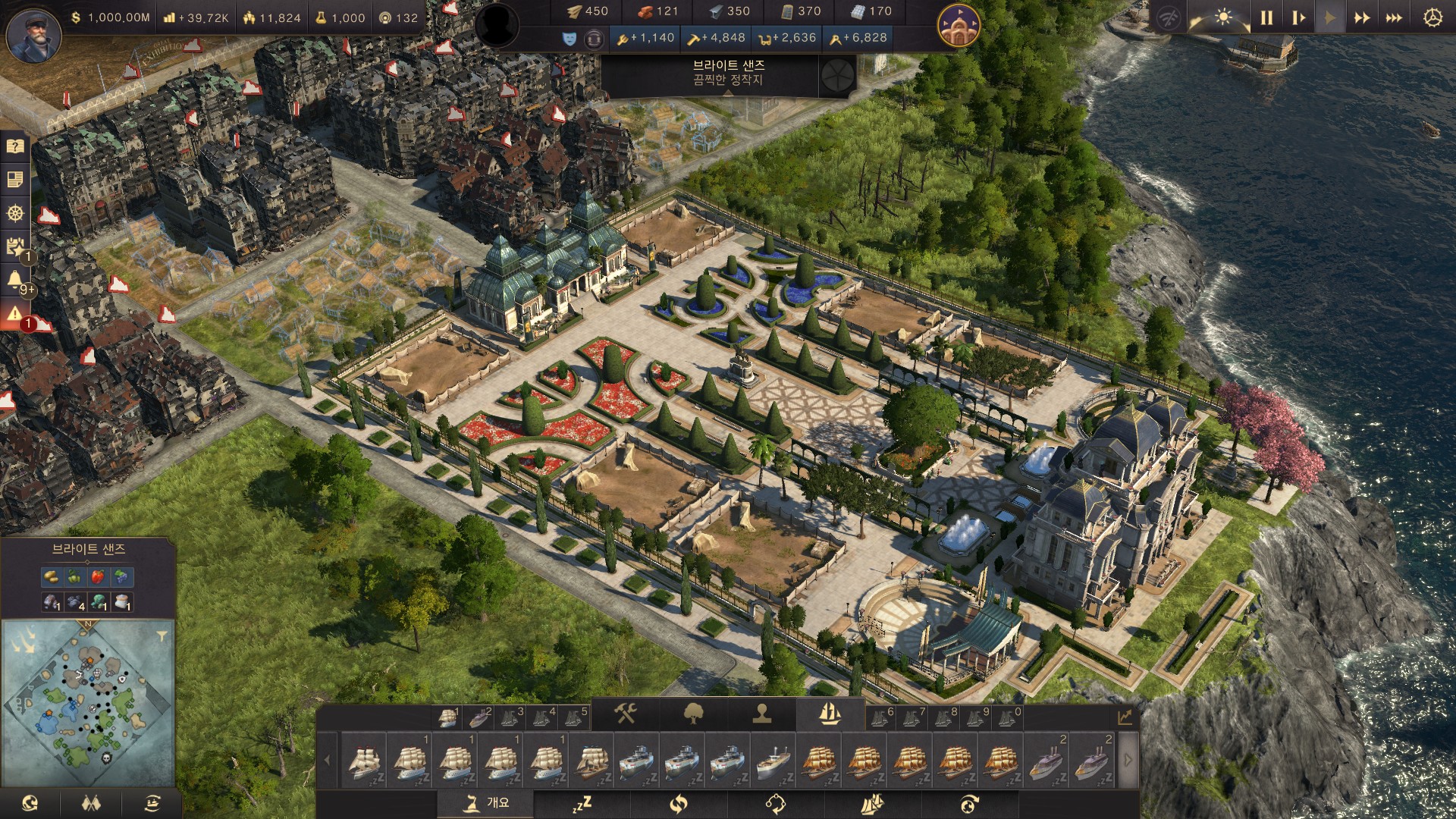Viewport: 1456px width, 819px height.
Task: Open the palace emblem icon
Action: [959, 25]
